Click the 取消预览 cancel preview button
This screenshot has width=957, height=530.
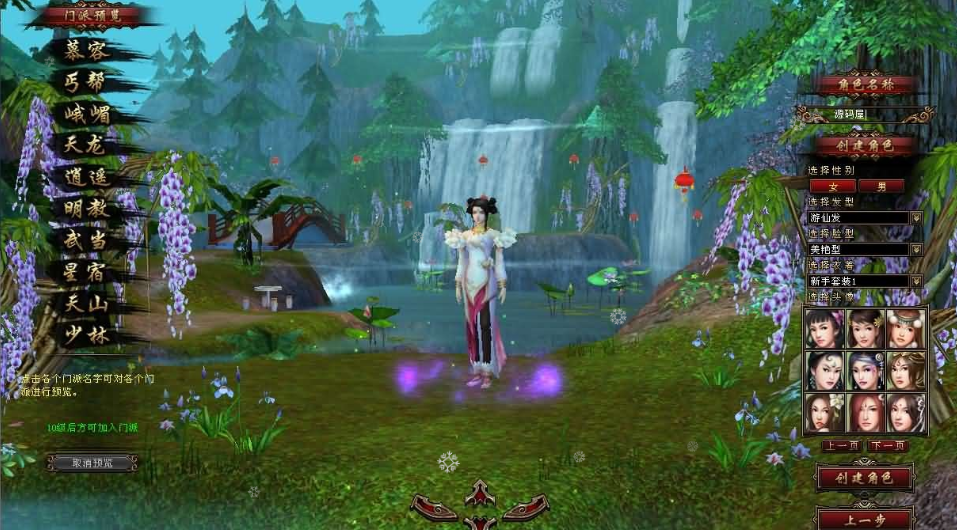pos(92,463)
